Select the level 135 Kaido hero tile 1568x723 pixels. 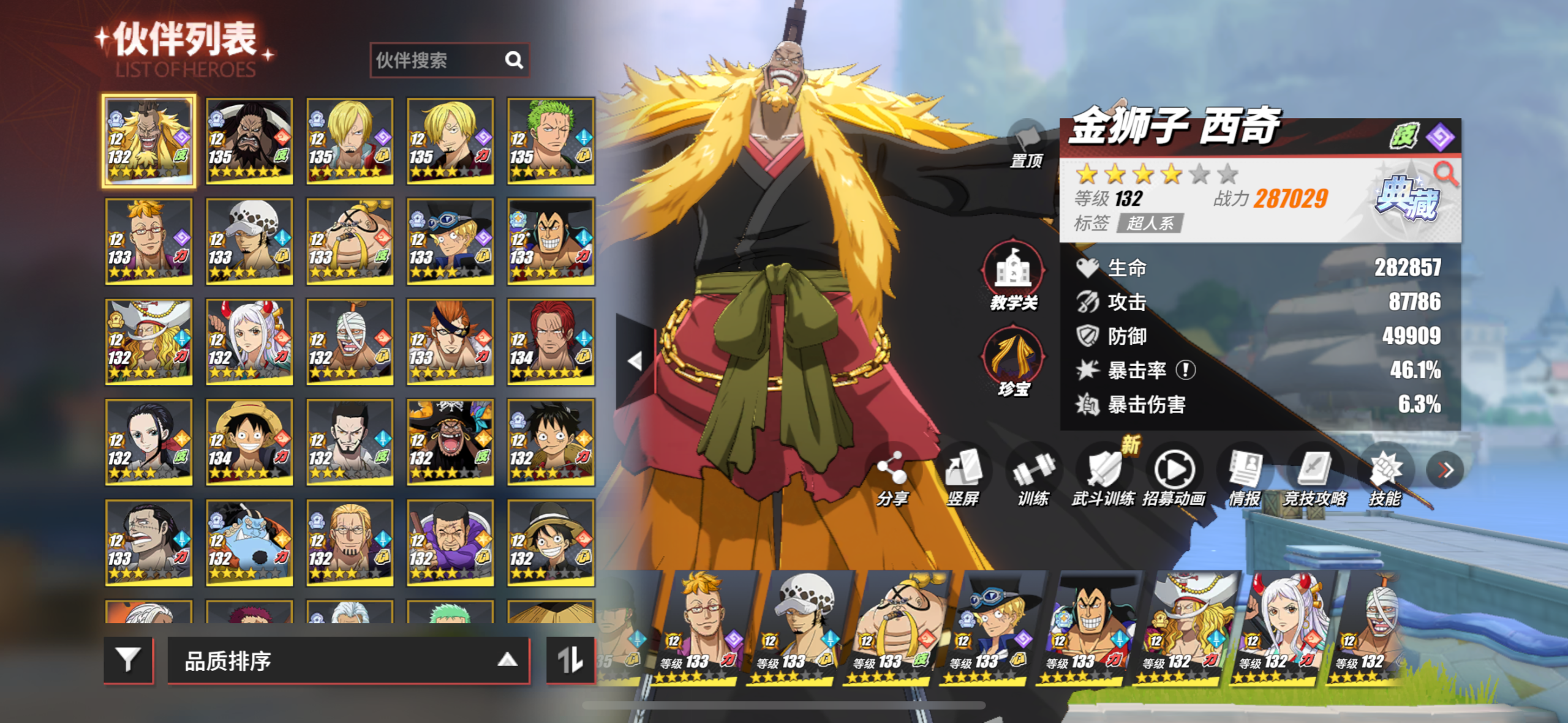tap(249, 141)
